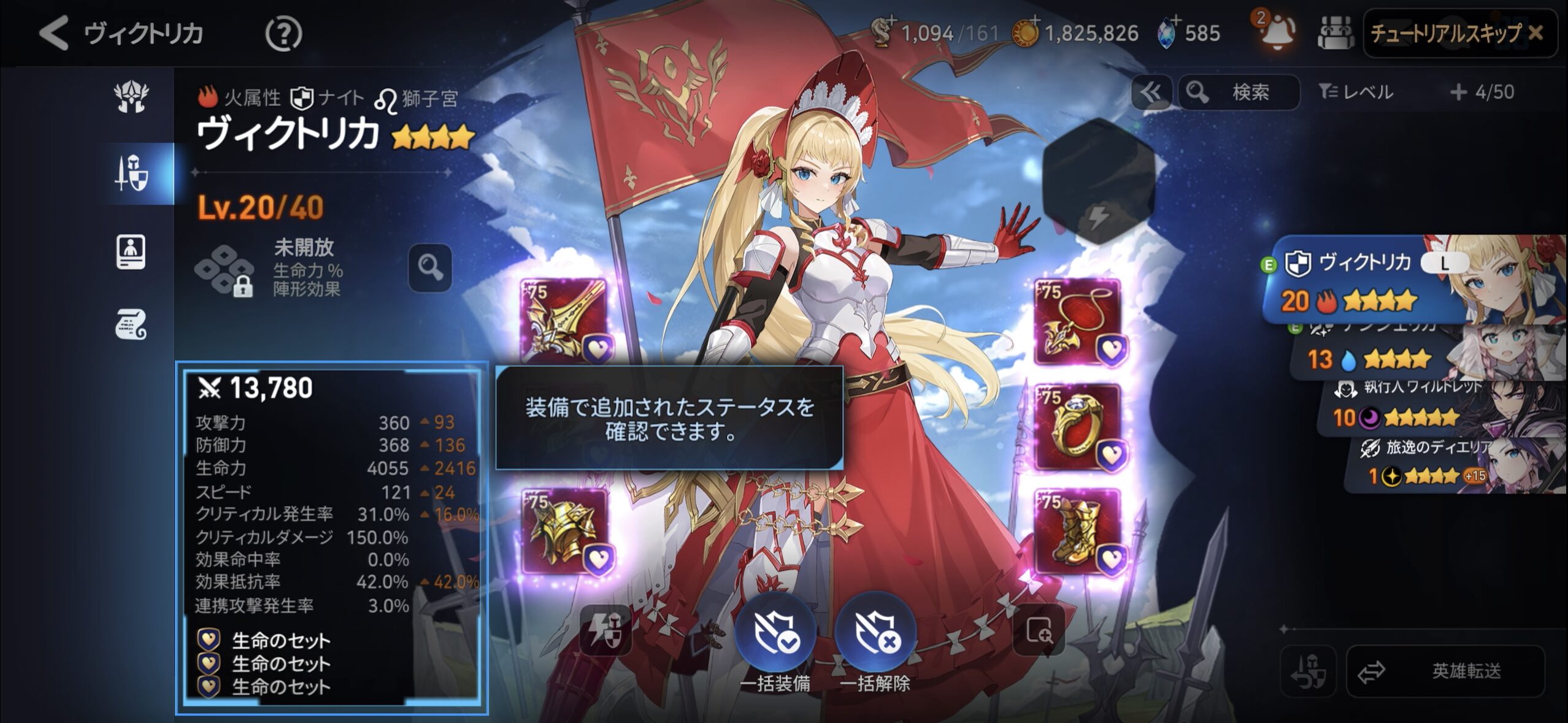The image size is (1568, 723).
Task: Collapse the hero list with double-arrow button
Action: pyautogui.click(x=1150, y=93)
